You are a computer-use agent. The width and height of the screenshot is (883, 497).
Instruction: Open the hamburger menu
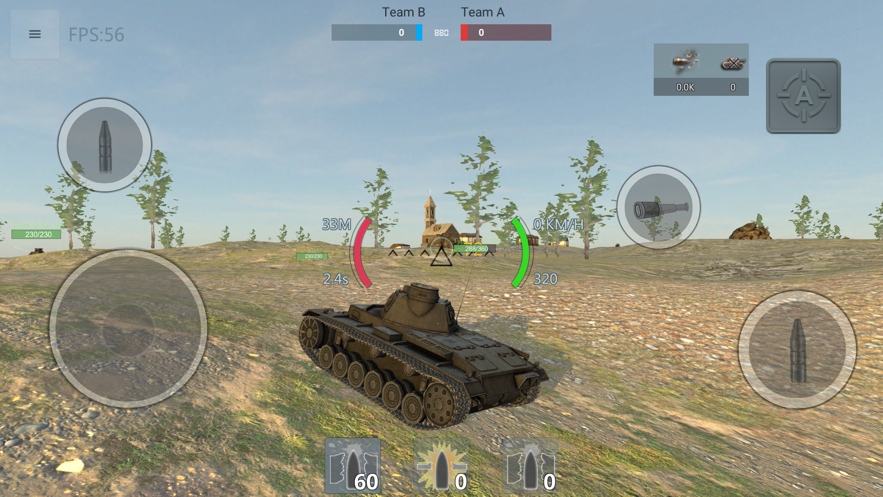point(35,34)
